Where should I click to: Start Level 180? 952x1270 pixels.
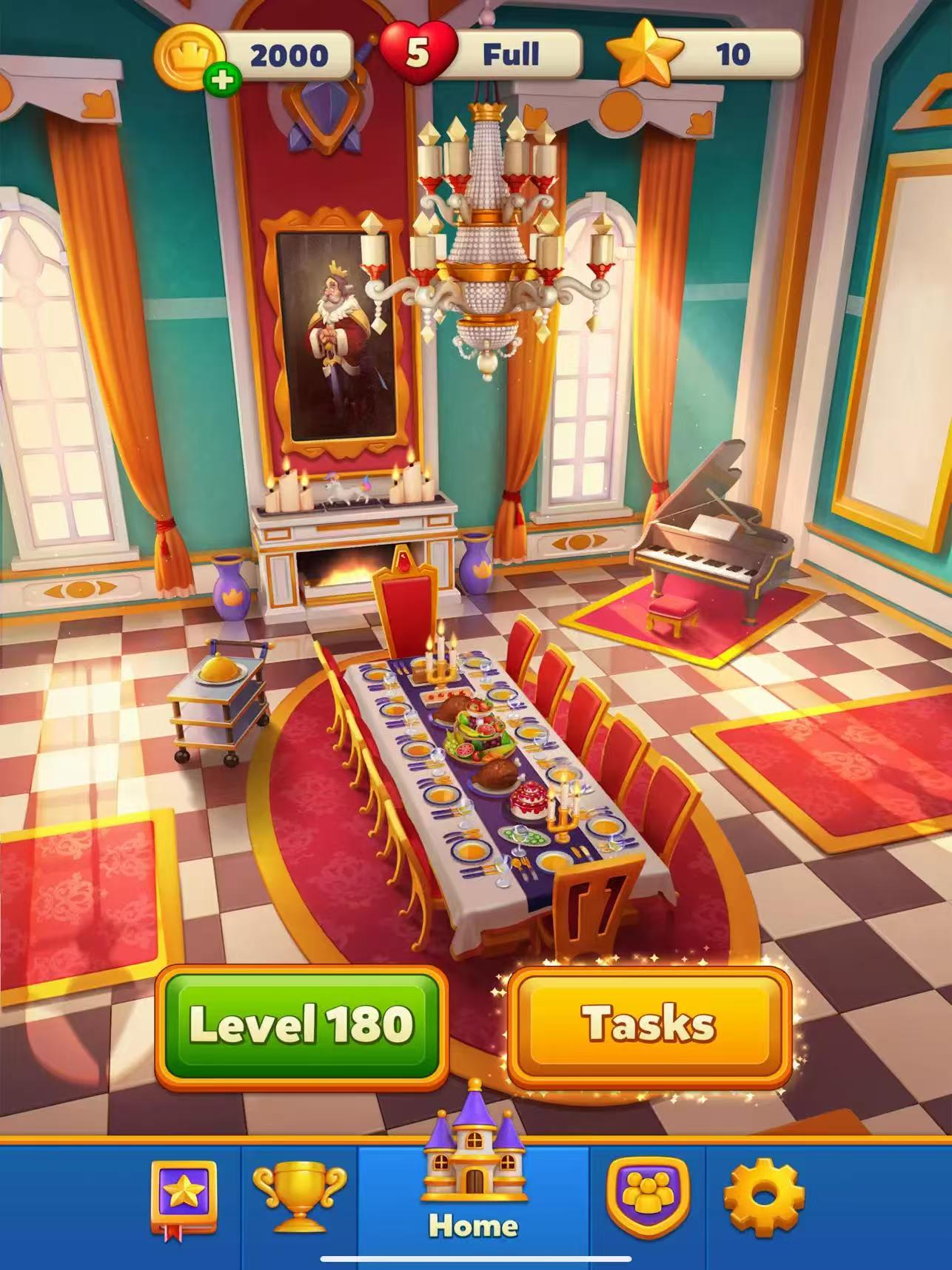point(301,1025)
